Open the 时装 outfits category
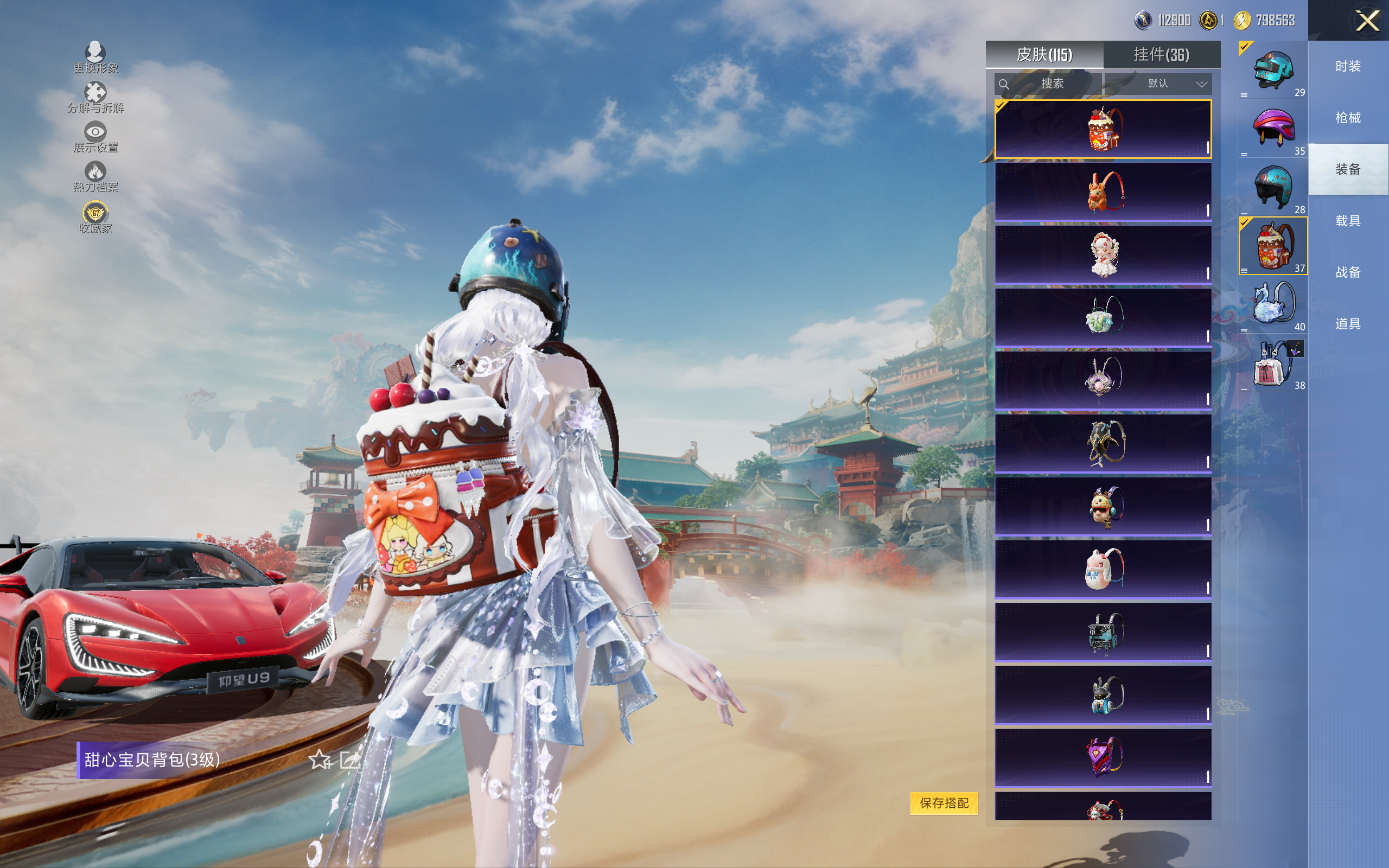 [x=1348, y=67]
